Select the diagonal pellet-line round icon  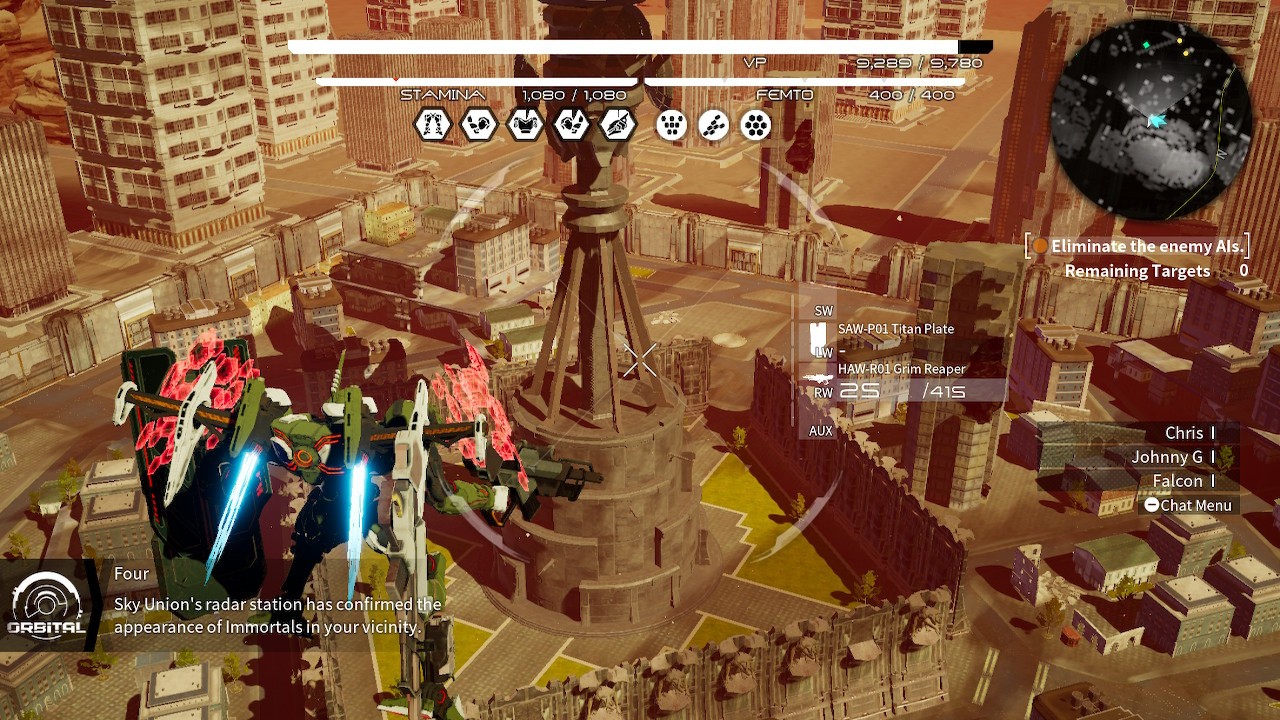[x=714, y=125]
